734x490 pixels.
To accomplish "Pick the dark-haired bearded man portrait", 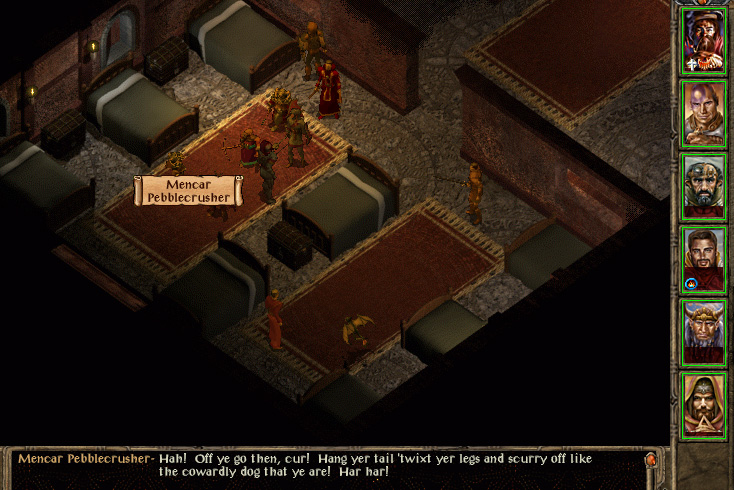I will pyautogui.click(x=704, y=259).
